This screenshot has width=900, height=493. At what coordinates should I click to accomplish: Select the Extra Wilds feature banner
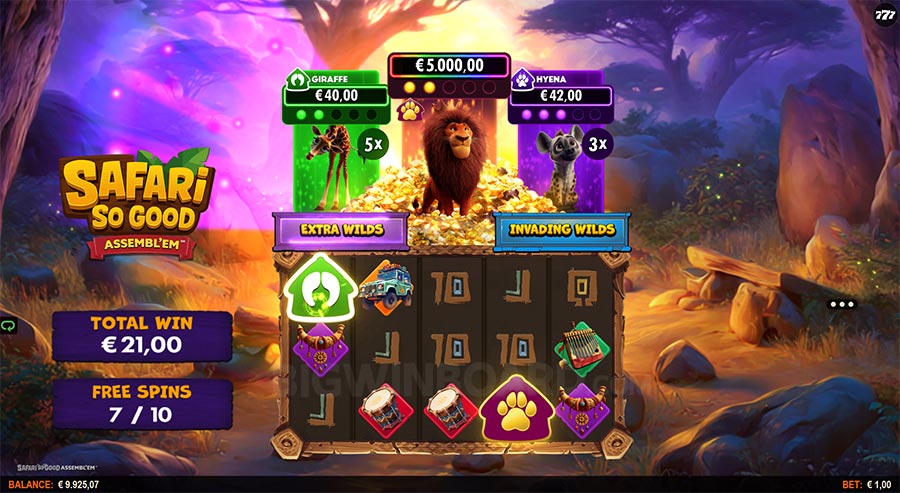tap(342, 231)
